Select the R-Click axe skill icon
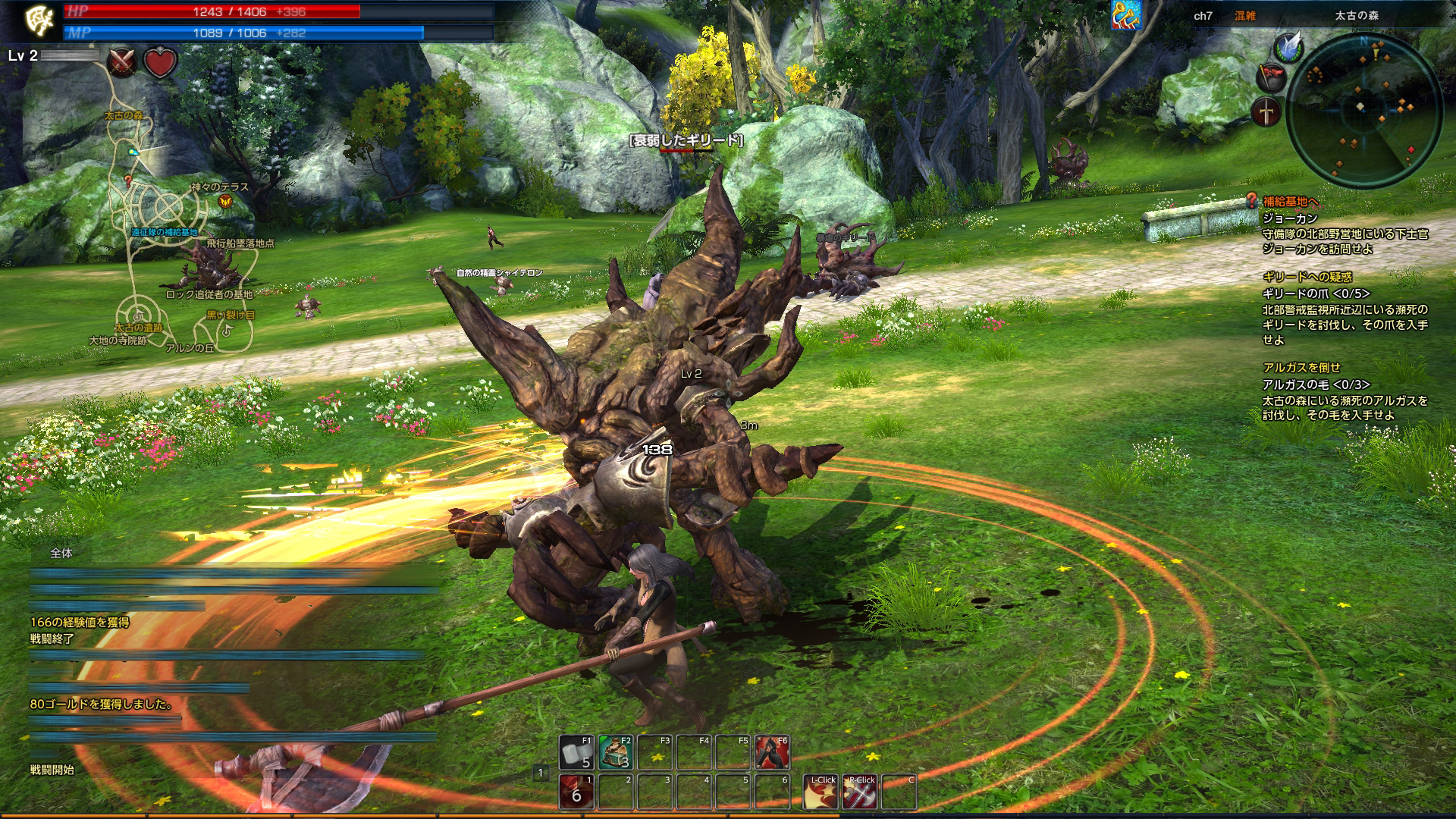The width and height of the screenshot is (1456, 819). click(x=860, y=792)
